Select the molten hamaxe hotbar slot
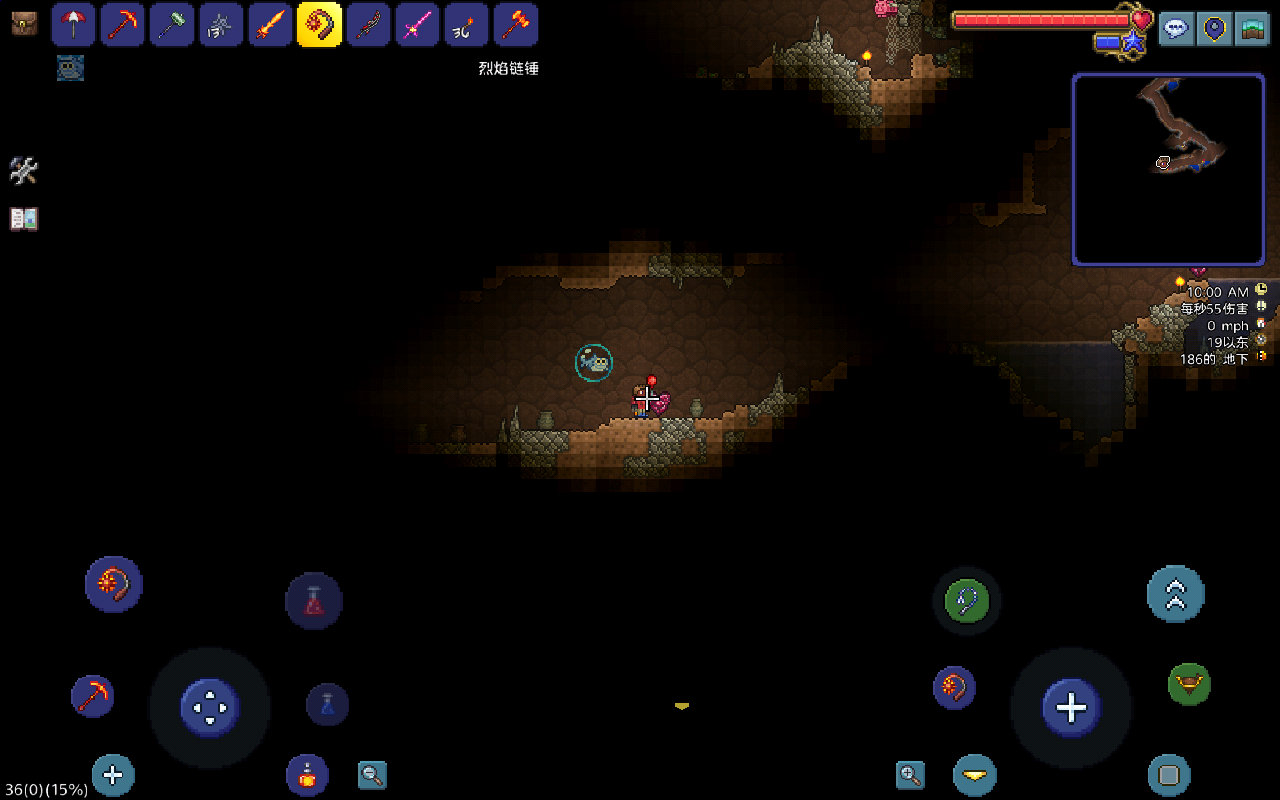The height and width of the screenshot is (800, 1280). [516, 25]
